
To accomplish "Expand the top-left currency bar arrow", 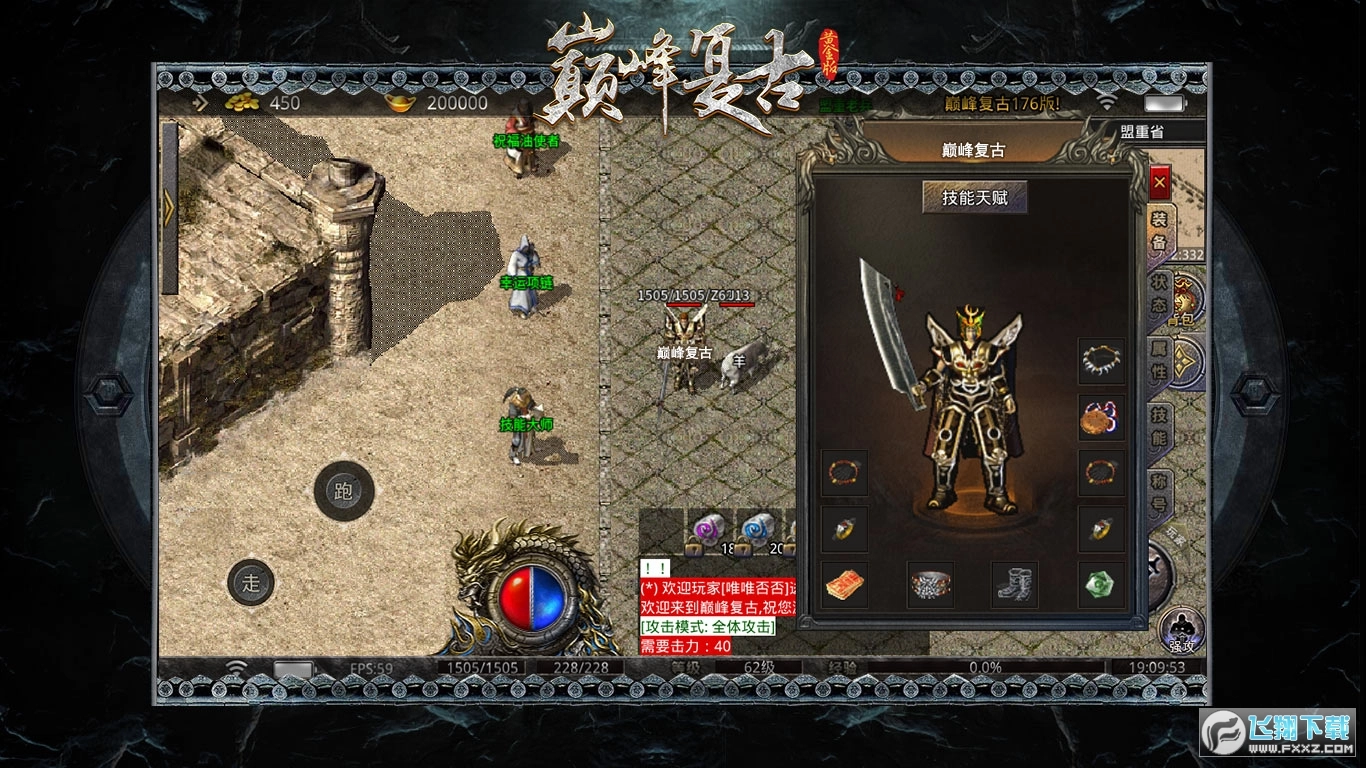I will 200,101.
